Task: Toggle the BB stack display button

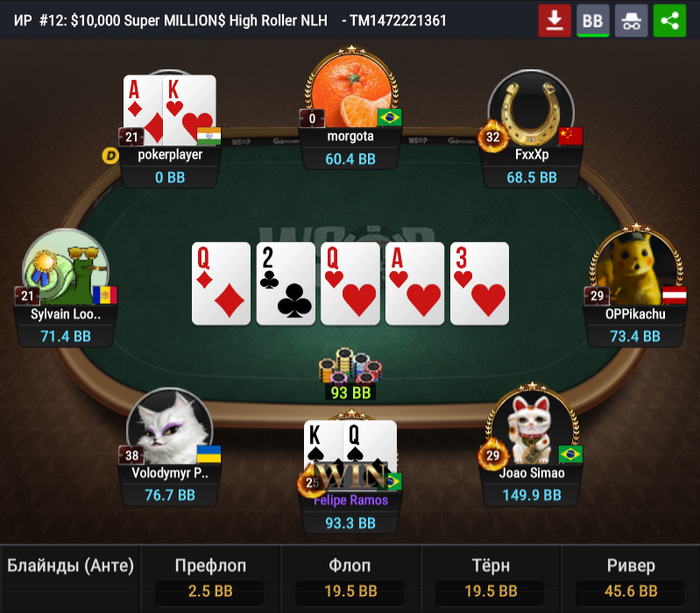Action: point(593,20)
